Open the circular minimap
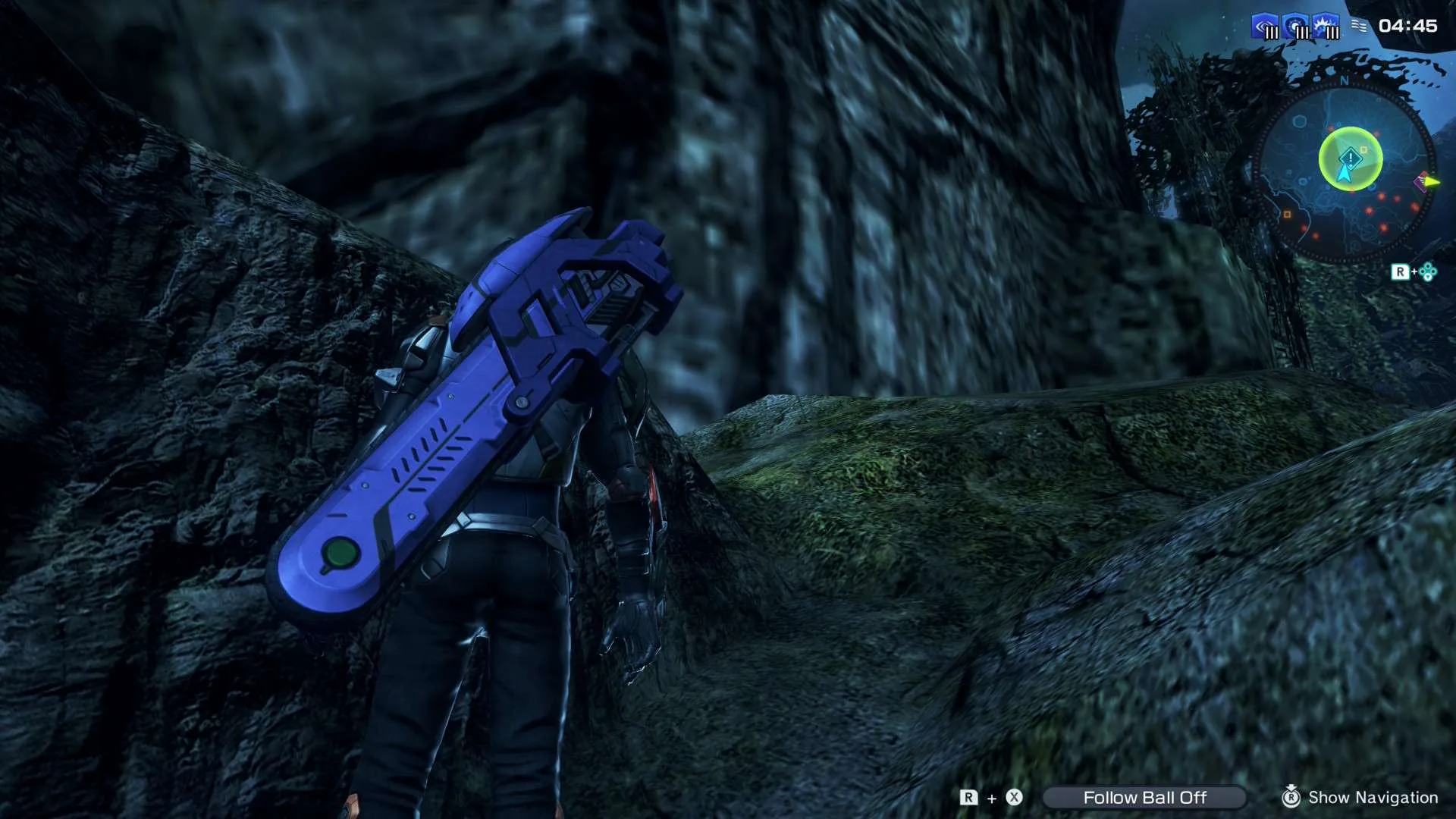 point(1344,173)
